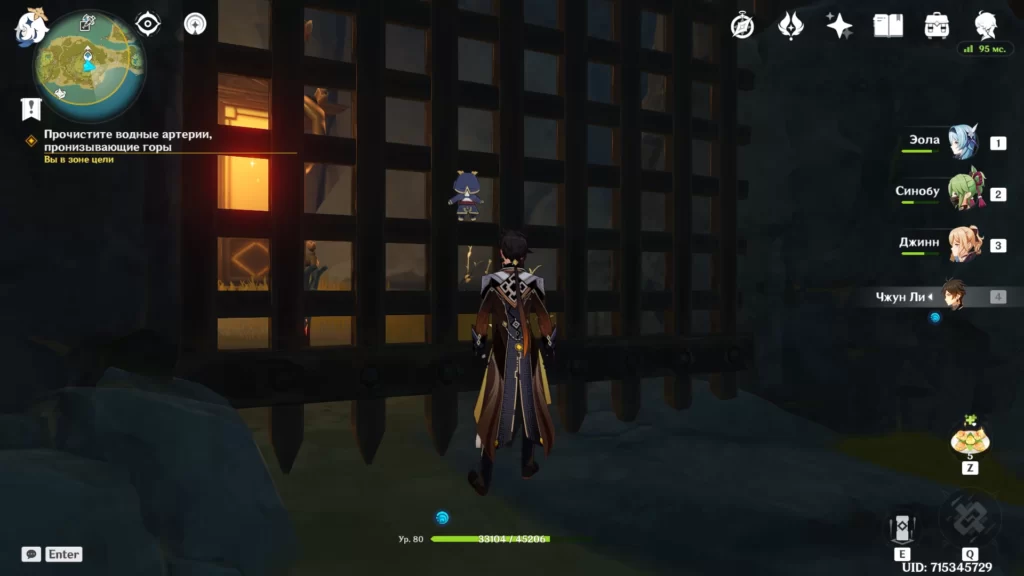Use the food dish quick-item

969,438
